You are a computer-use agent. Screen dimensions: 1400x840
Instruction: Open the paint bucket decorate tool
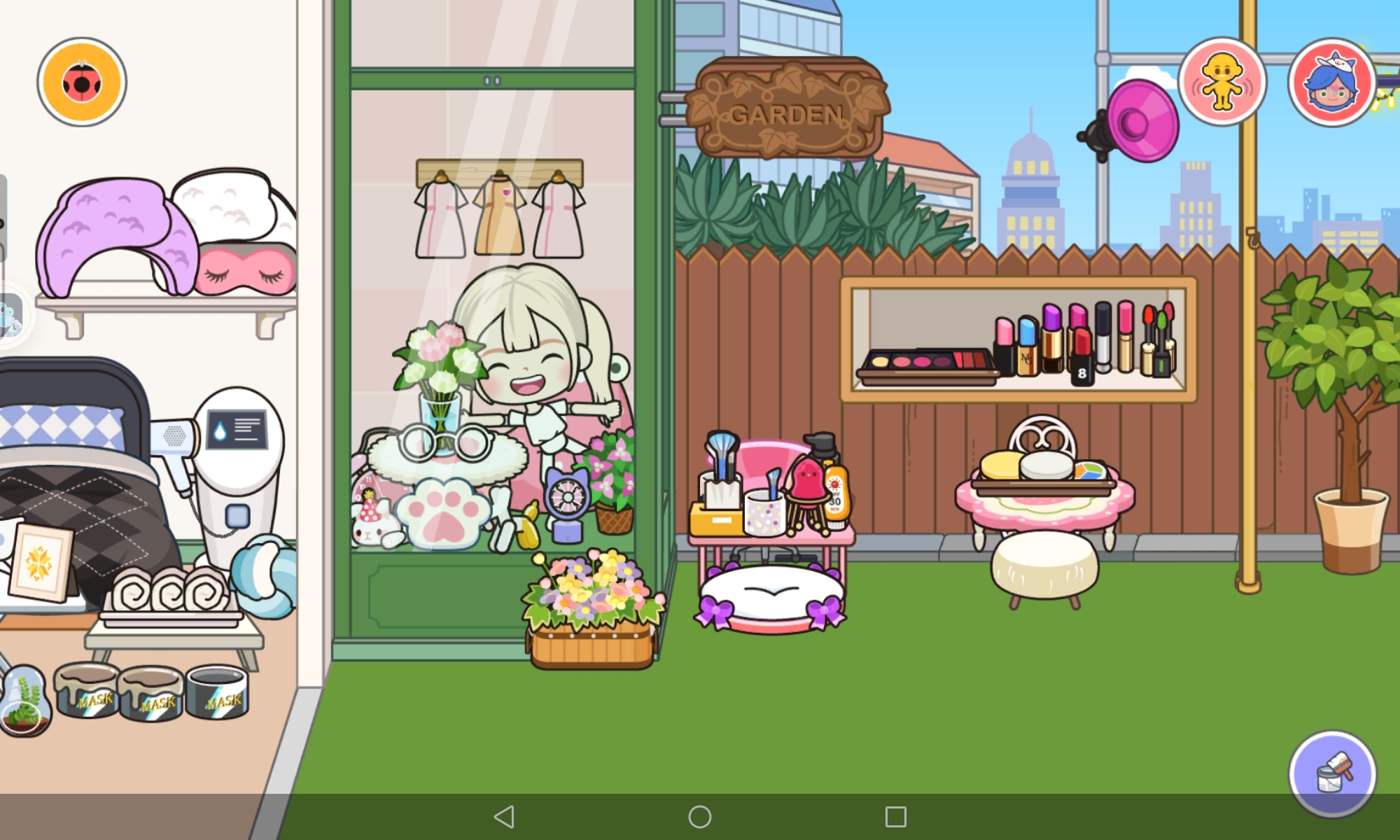[x=1333, y=773]
